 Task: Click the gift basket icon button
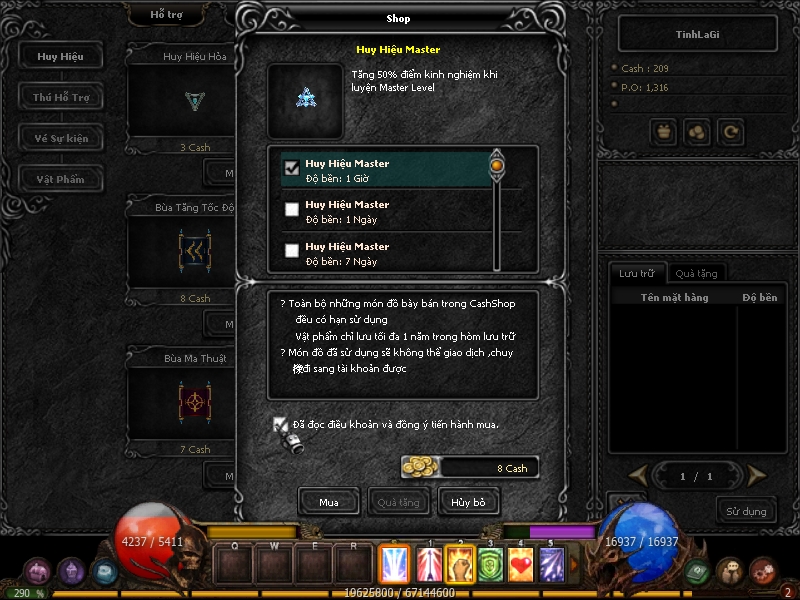[x=662, y=131]
